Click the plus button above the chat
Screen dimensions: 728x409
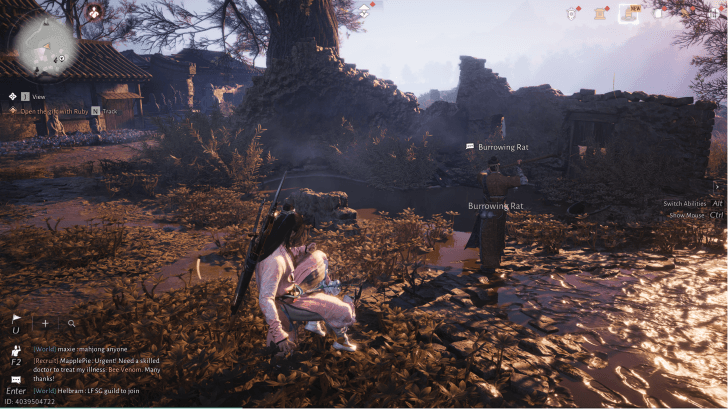[45, 323]
